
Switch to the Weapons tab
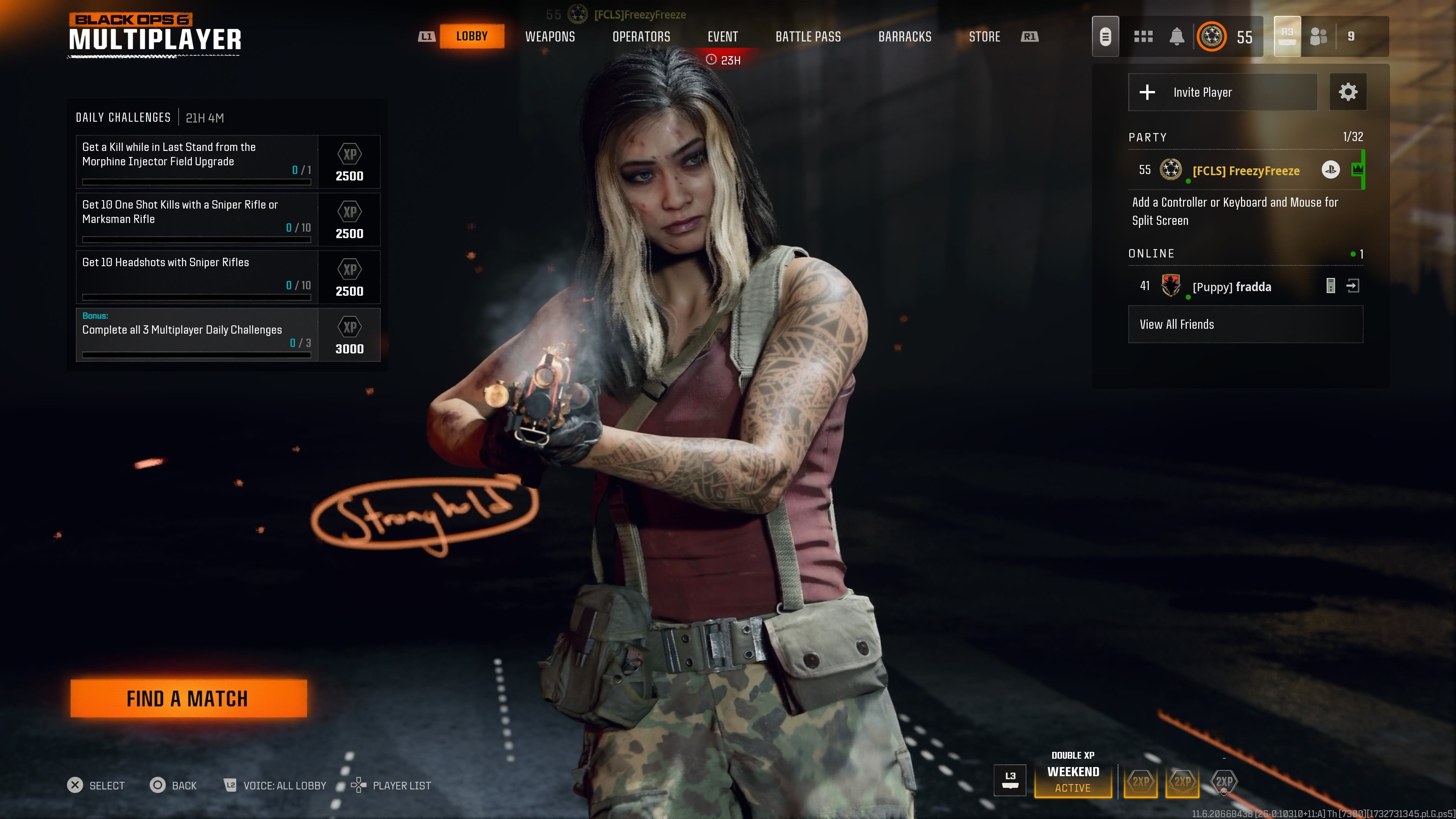click(550, 36)
